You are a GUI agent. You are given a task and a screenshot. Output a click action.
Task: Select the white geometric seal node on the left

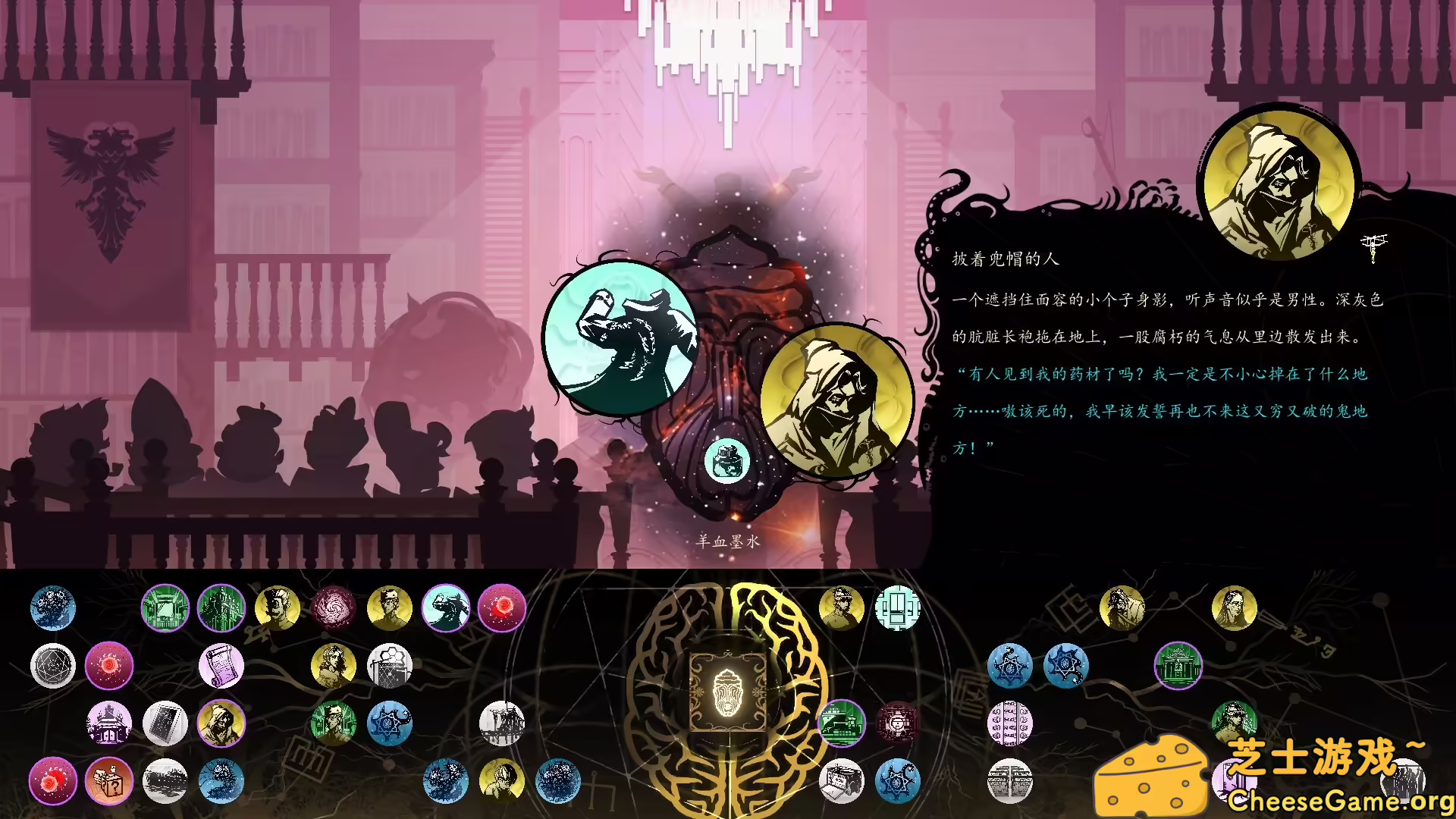(53, 664)
